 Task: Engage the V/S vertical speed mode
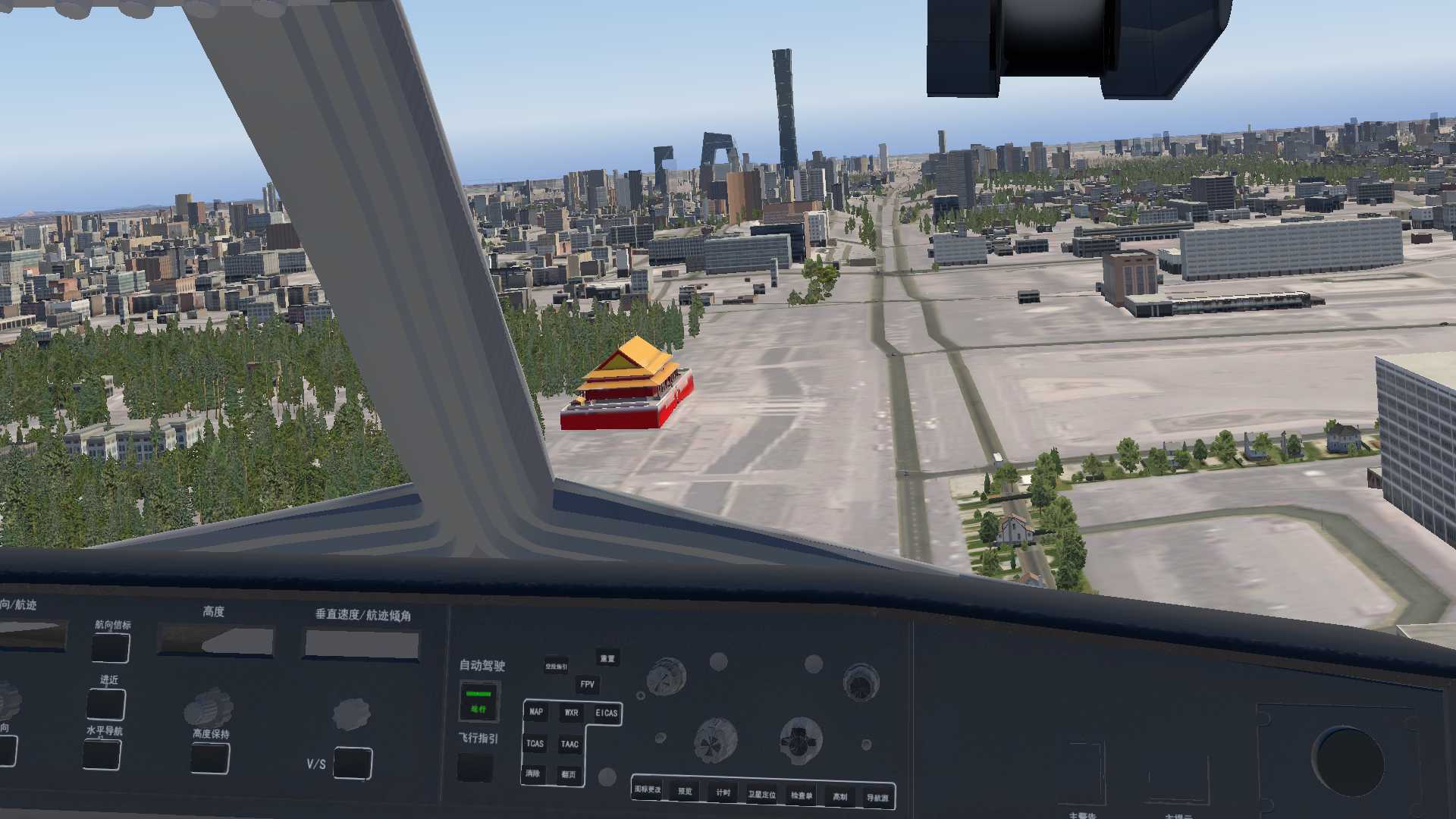(353, 763)
